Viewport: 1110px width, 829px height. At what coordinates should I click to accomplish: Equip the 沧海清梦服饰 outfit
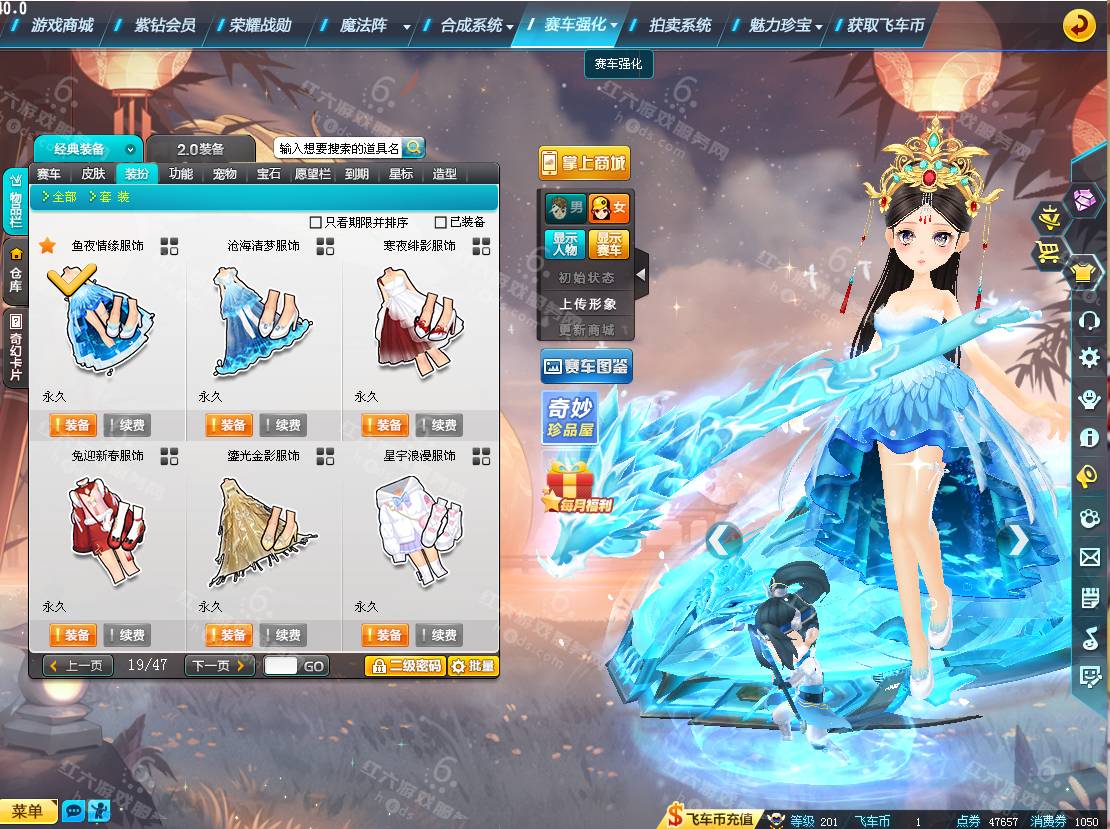pyautogui.click(x=228, y=426)
